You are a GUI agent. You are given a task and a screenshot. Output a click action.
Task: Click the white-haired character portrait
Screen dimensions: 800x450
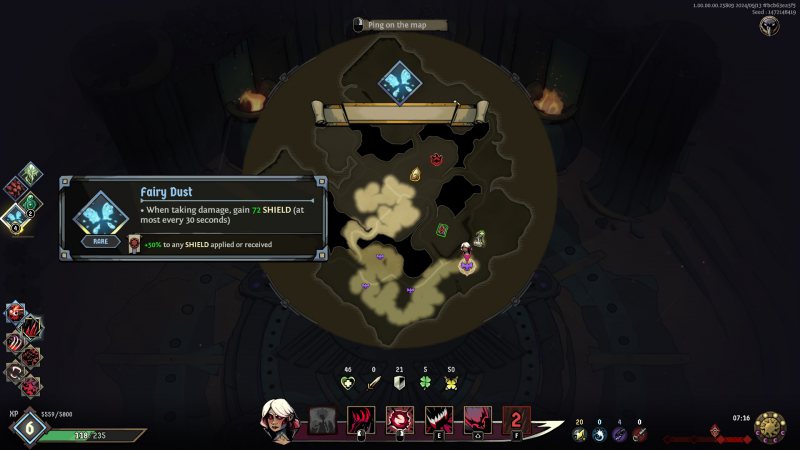pyautogui.click(x=278, y=418)
